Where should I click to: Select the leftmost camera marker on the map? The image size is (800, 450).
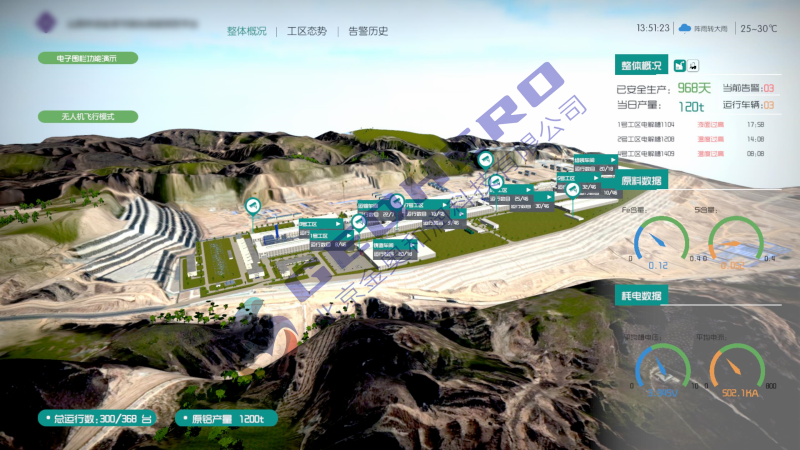pos(253,206)
